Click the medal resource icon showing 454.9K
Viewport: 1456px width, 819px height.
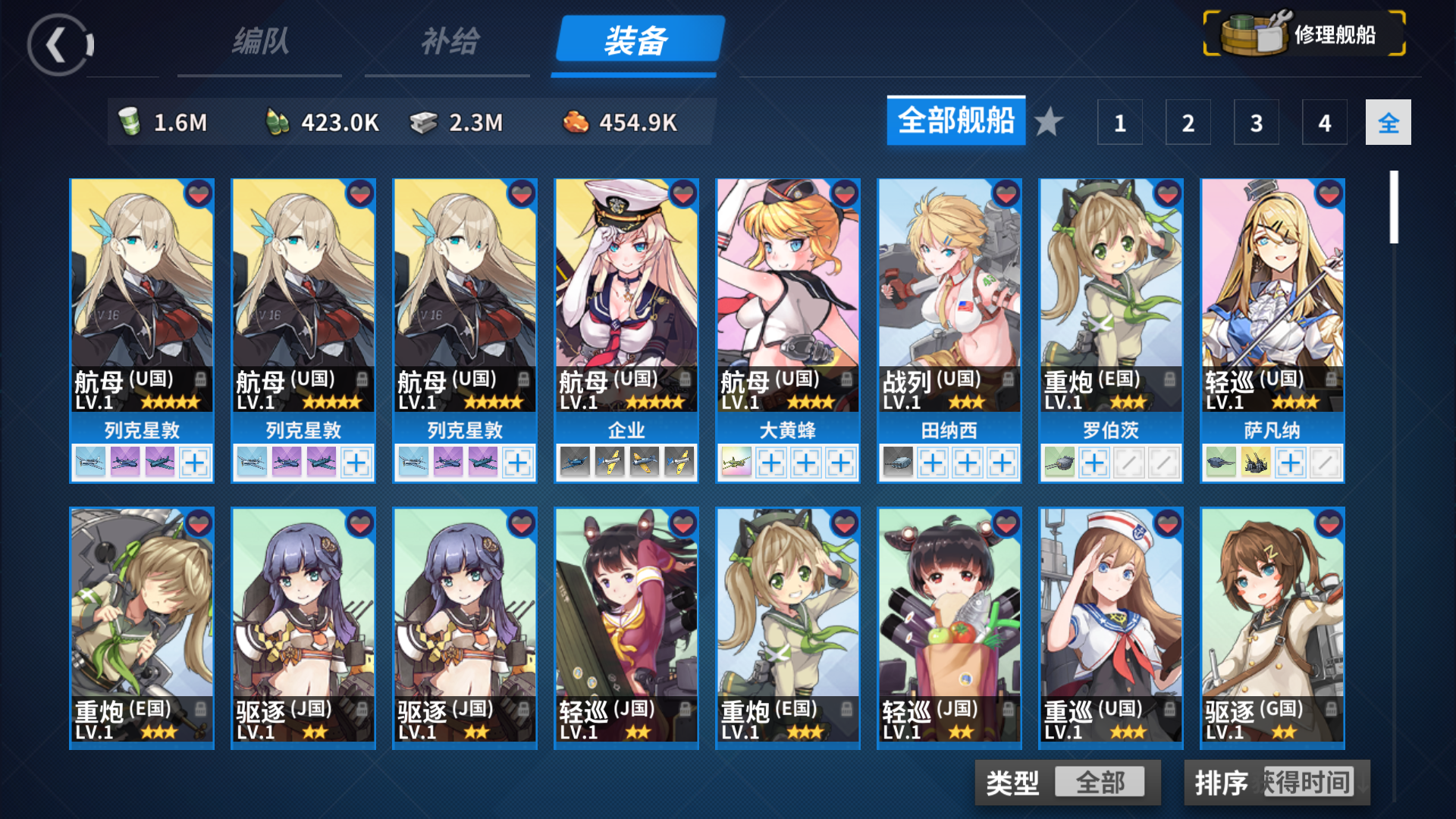click(578, 121)
